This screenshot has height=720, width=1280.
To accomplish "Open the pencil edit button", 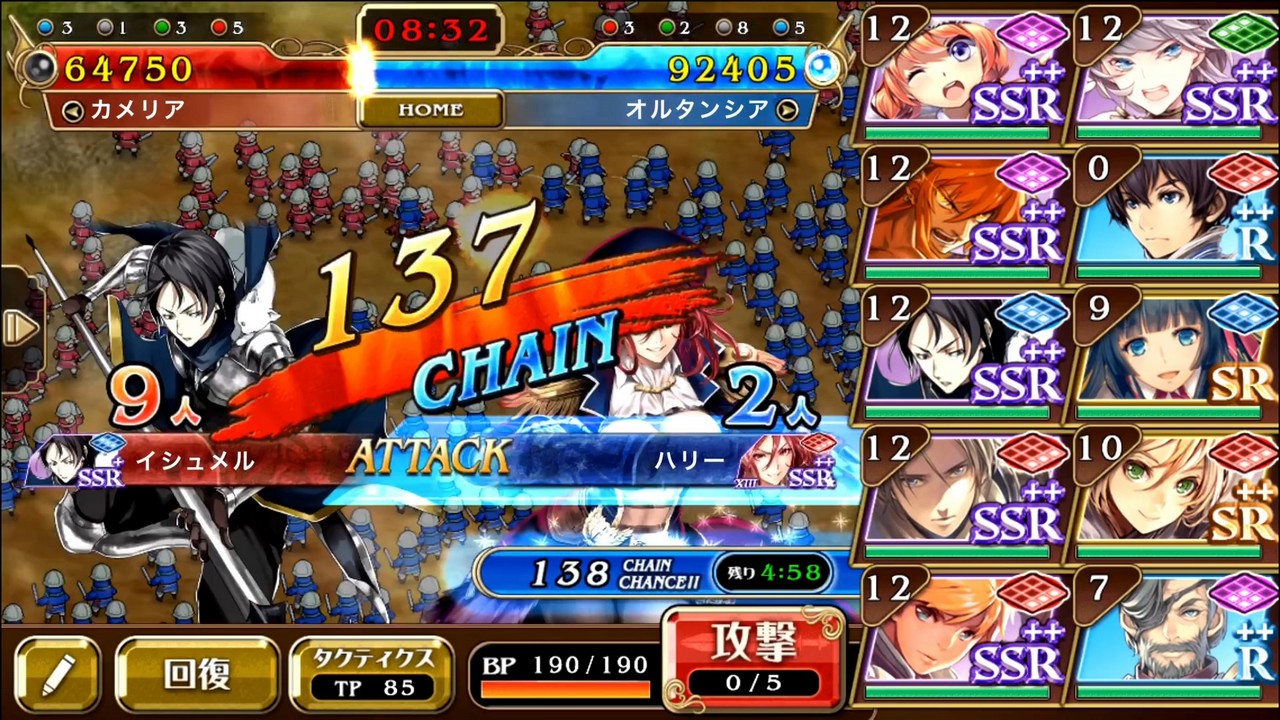I will (x=57, y=675).
